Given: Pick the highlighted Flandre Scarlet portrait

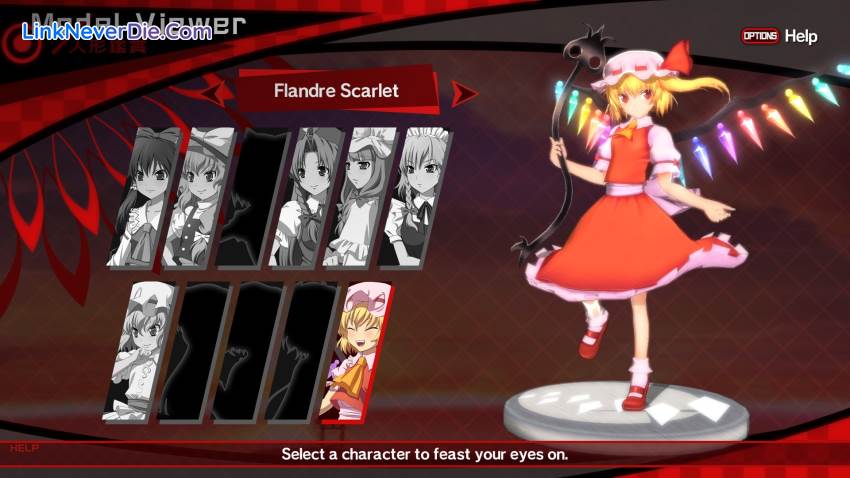Looking at the screenshot, I should [355, 350].
